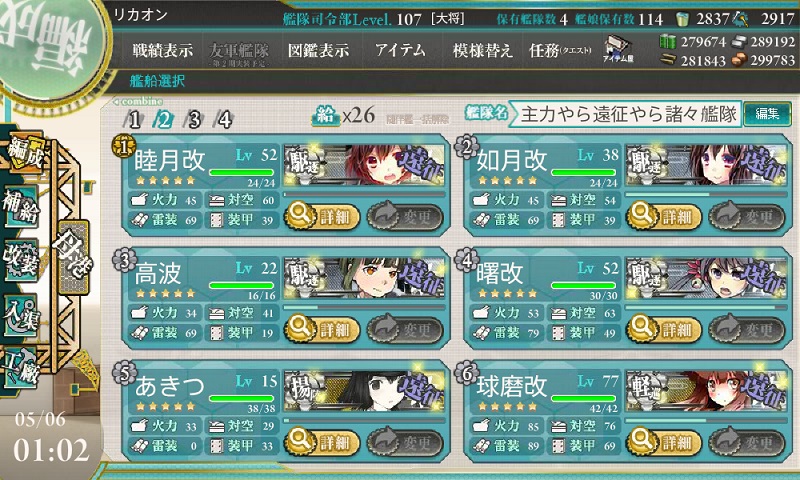Go to 工廠 factory from side menu
Viewport: 800px width, 480px height.
[x=20, y=363]
